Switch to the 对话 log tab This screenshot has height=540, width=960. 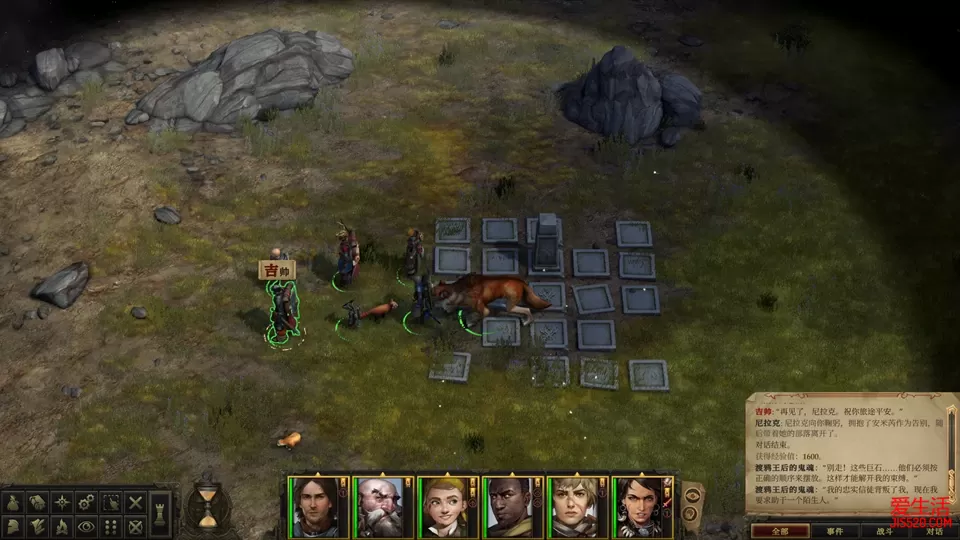click(x=932, y=532)
